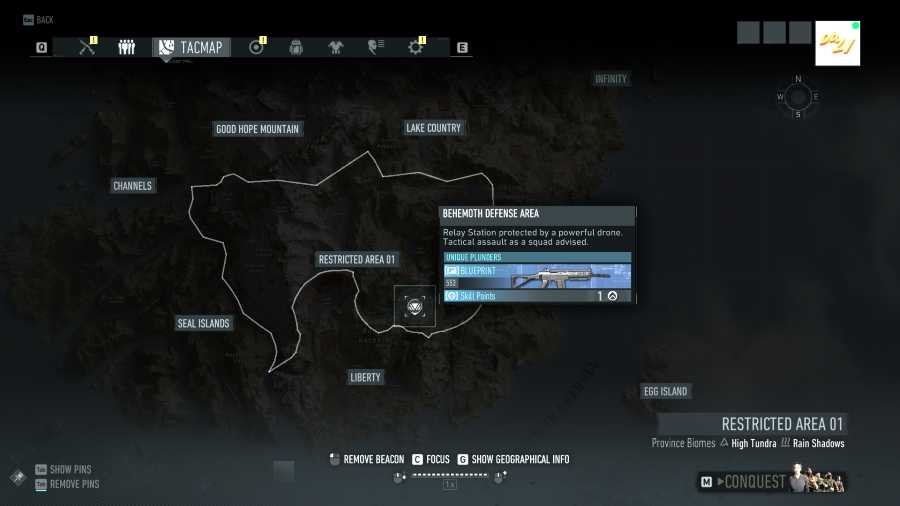Click the 553 blueprint reward row
The image size is (900, 506).
point(537,277)
